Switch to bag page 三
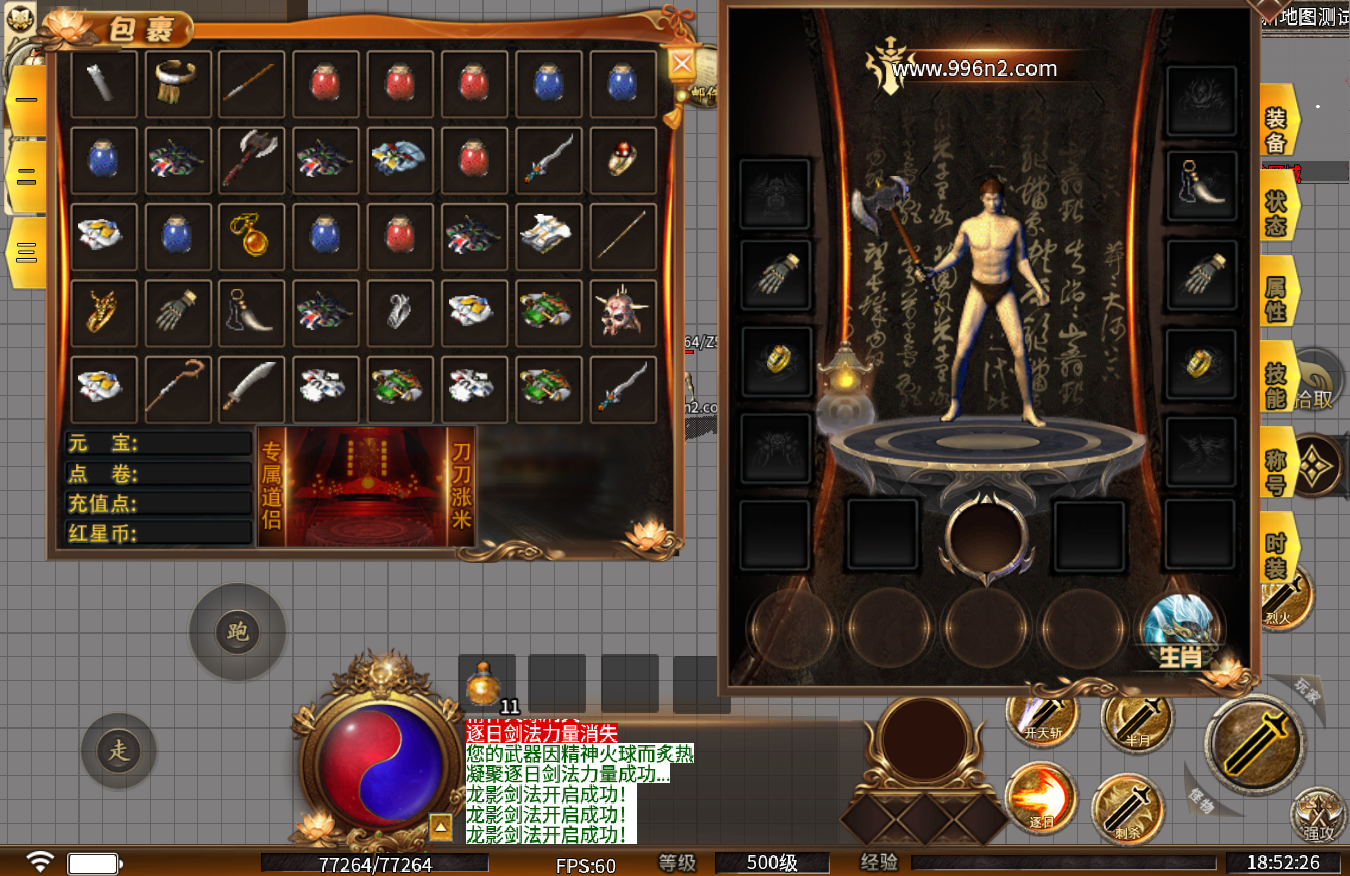The width and height of the screenshot is (1350, 876). point(26,252)
